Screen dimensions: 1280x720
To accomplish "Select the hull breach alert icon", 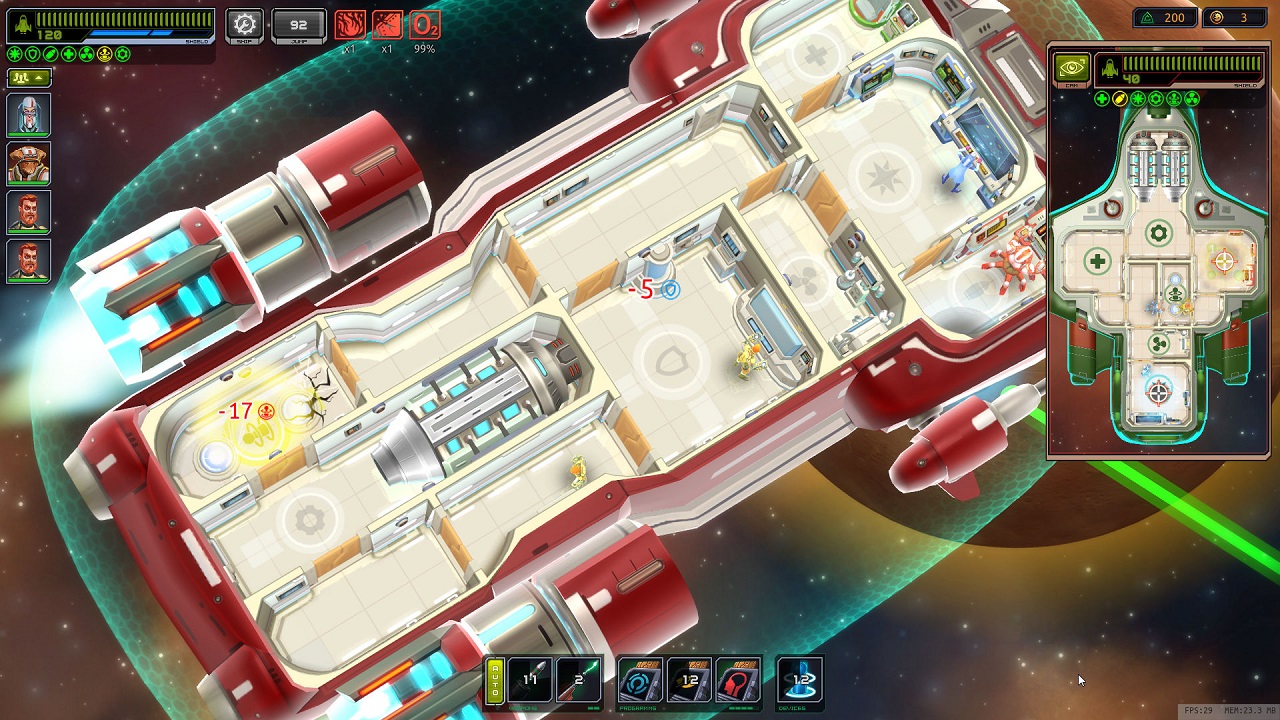I will pos(387,25).
